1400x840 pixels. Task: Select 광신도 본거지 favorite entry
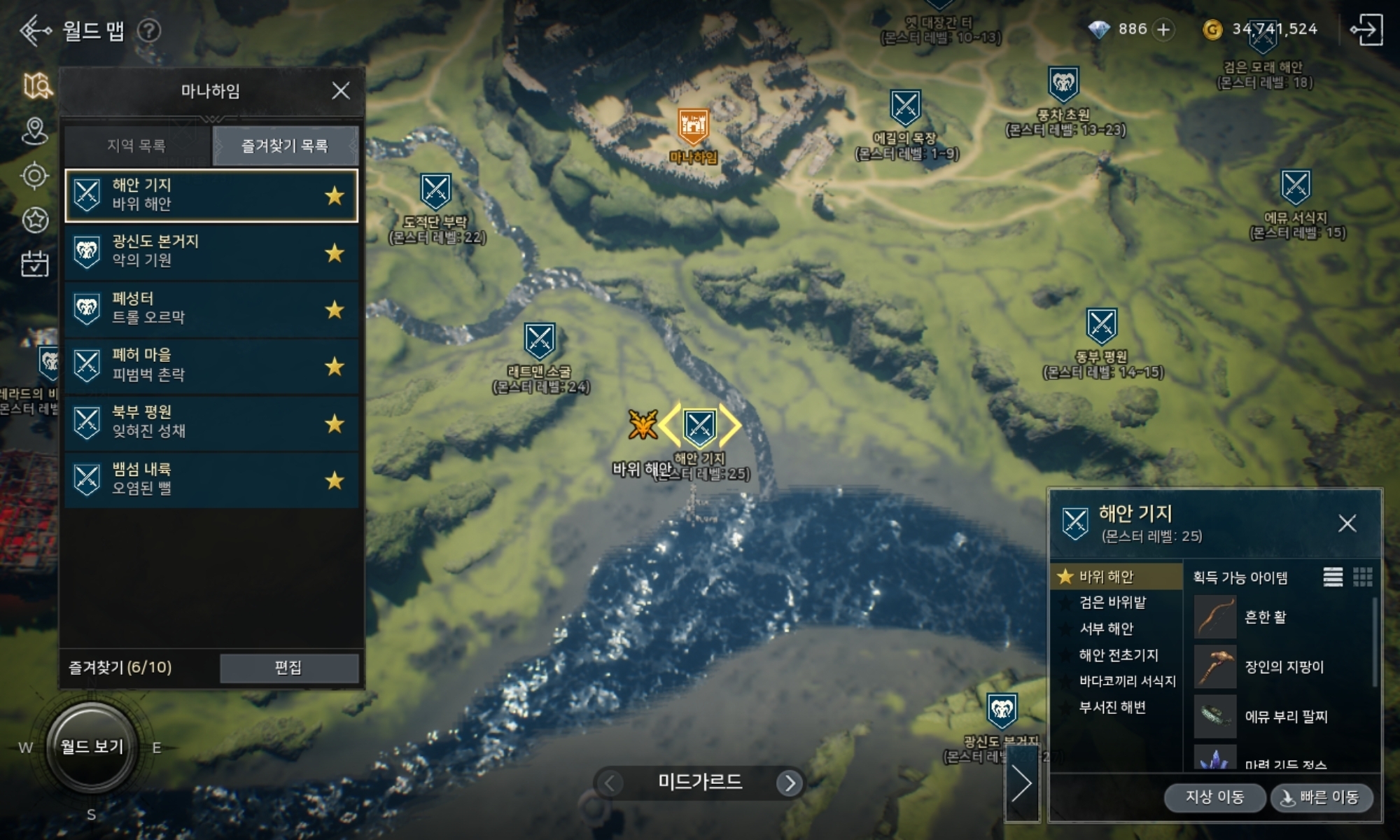[x=211, y=252]
